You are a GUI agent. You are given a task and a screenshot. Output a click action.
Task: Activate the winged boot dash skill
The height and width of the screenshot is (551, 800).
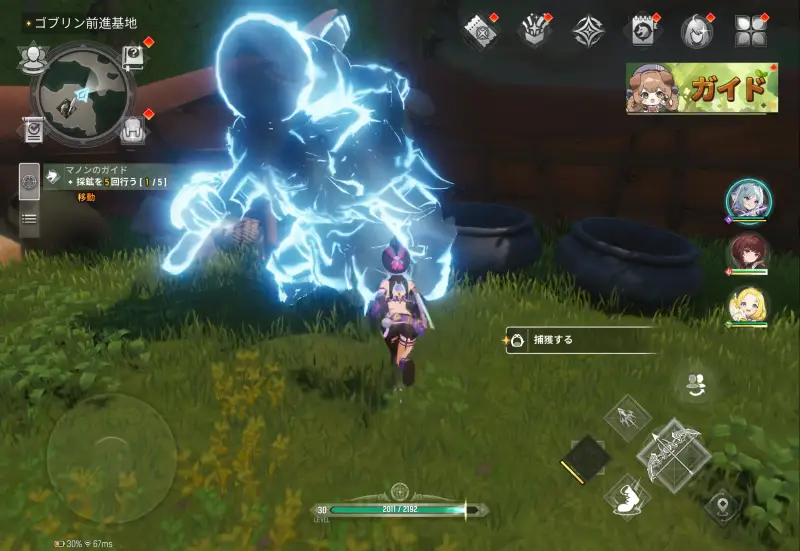[x=629, y=494]
